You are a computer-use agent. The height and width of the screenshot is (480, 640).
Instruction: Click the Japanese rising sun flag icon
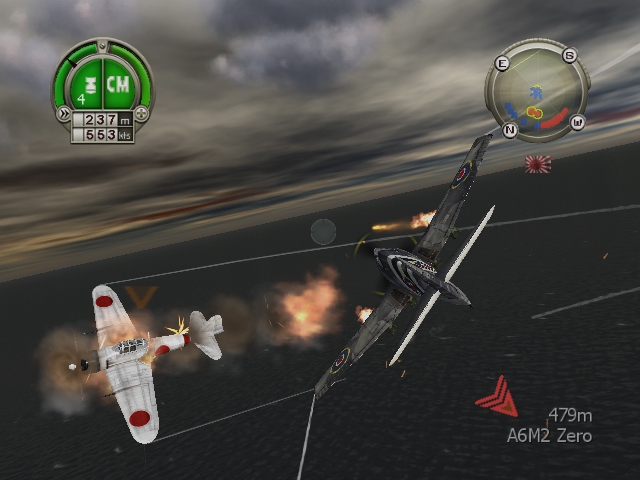538,163
